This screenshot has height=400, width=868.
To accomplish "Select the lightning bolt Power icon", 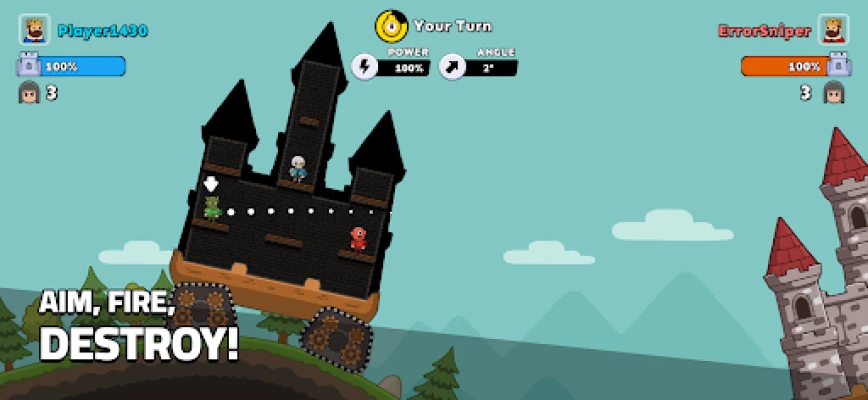I will [x=365, y=67].
